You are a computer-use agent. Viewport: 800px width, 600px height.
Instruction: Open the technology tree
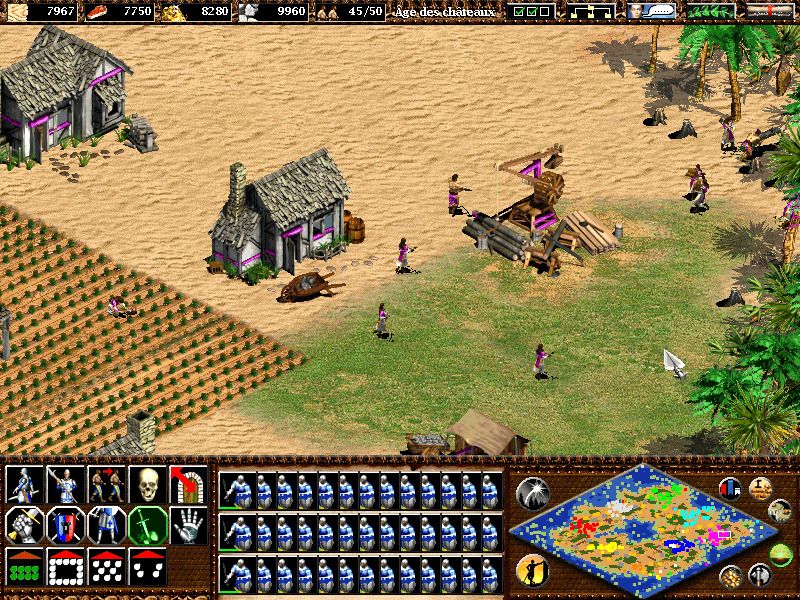coord(590,12)
